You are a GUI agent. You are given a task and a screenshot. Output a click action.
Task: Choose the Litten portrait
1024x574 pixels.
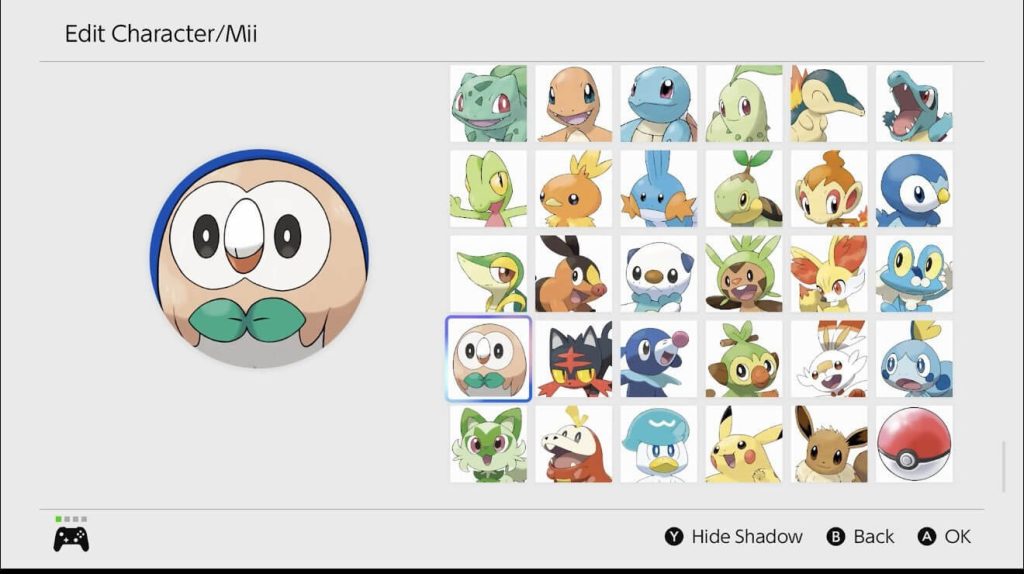573,359
